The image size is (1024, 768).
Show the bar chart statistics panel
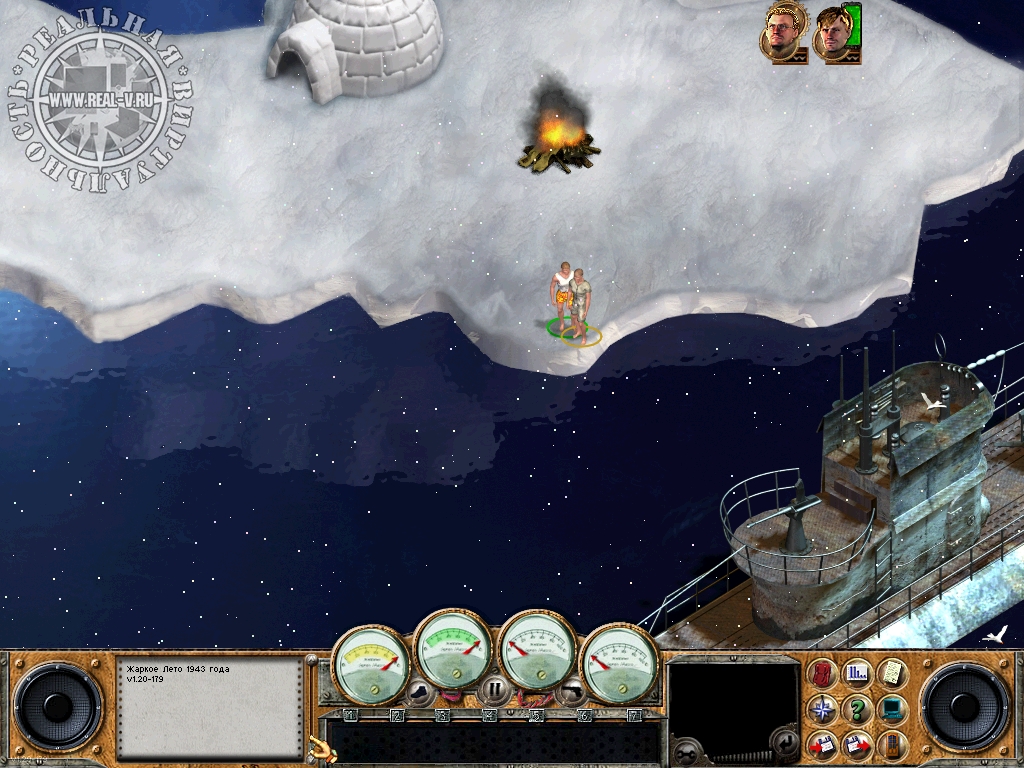pos(857,674)
